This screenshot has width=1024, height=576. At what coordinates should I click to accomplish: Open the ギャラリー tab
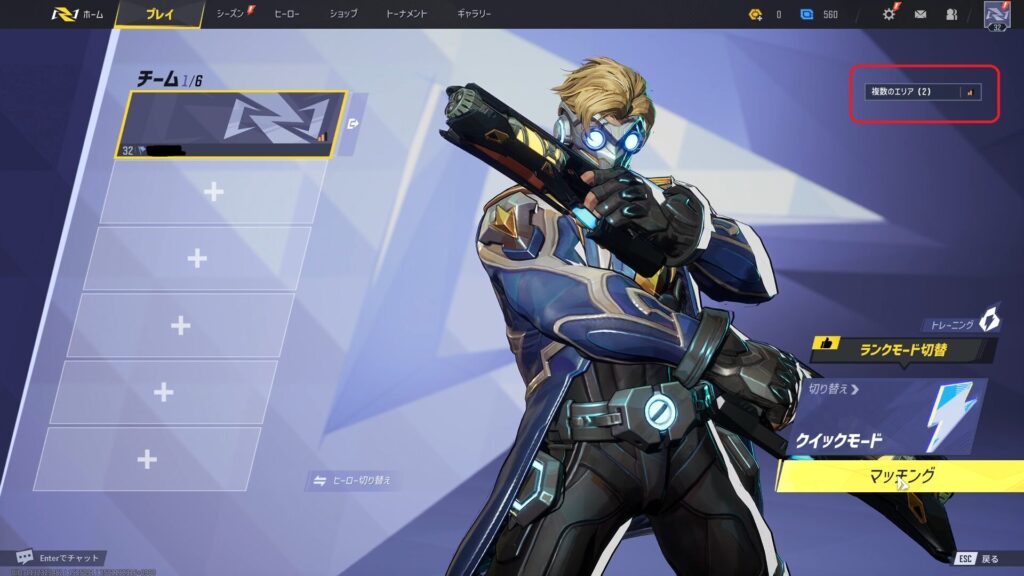[x=474, y=14]
